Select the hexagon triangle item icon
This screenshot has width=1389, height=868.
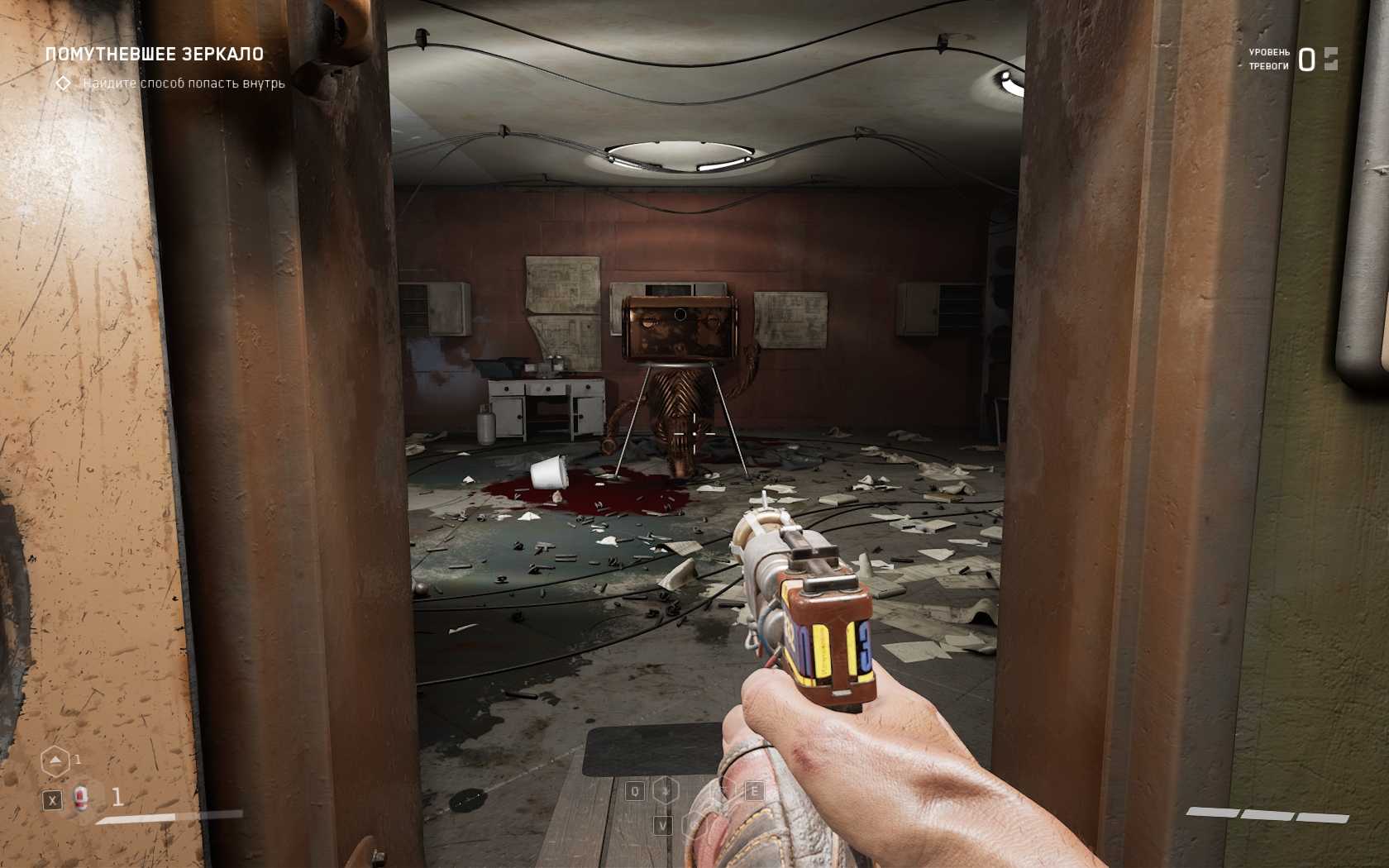(x=55, y=761)
